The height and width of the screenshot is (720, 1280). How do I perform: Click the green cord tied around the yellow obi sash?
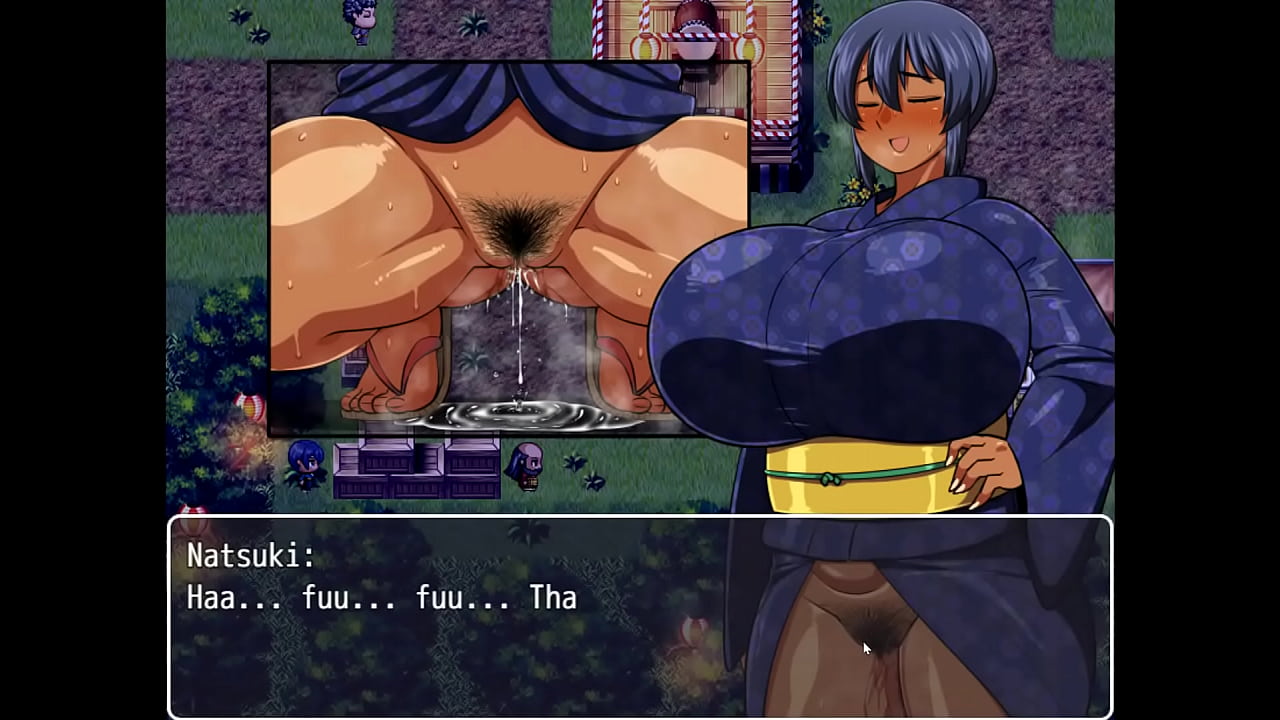[830, 478]
